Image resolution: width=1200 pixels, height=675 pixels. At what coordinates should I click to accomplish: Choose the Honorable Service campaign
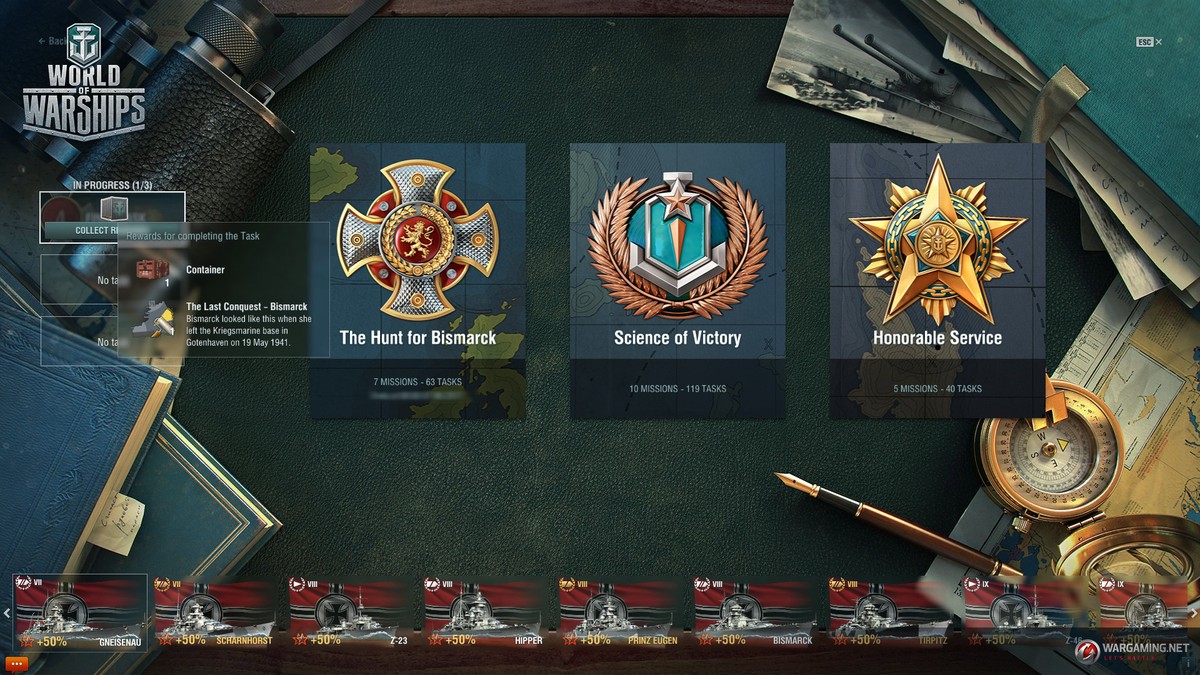(937, 280)
